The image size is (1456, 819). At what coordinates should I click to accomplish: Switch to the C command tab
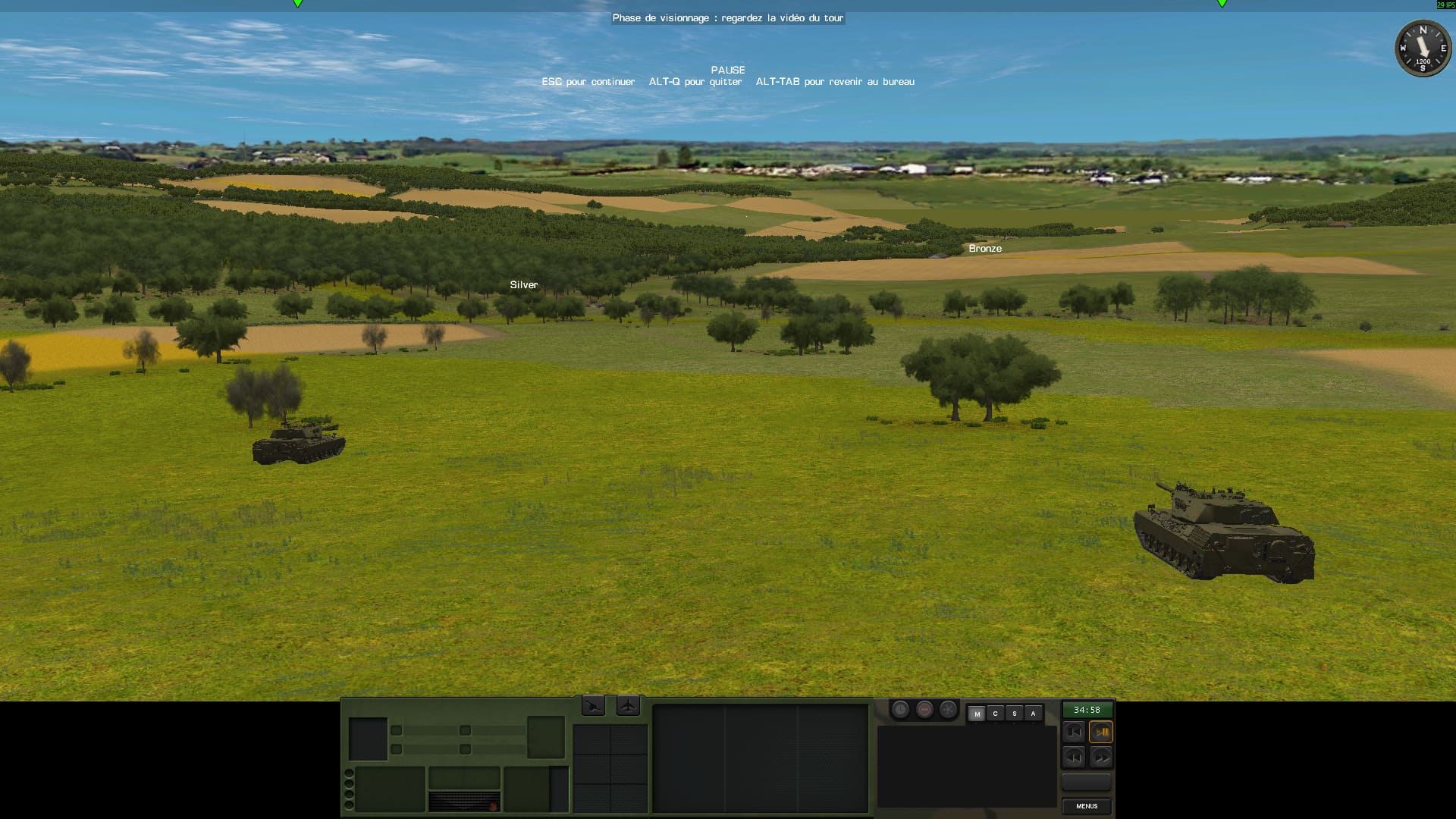(x=995, y=714)
